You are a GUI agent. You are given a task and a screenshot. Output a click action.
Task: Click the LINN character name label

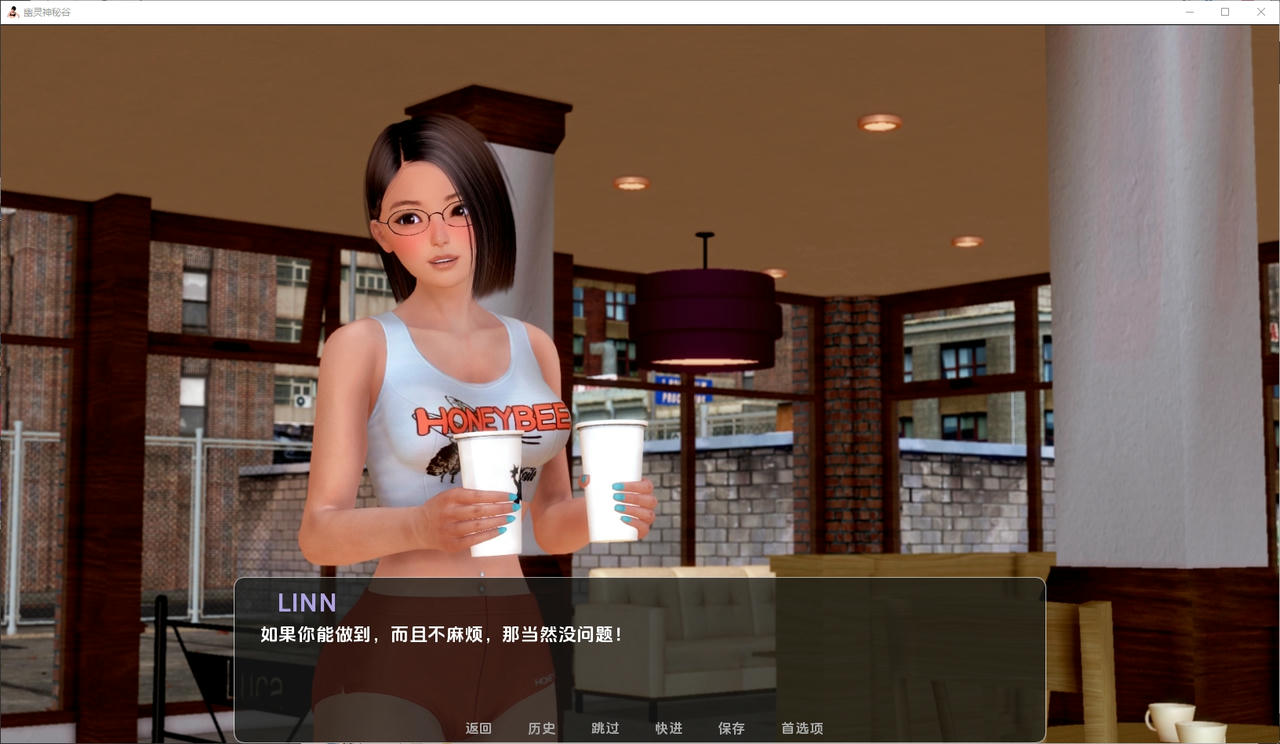(307, 603)
